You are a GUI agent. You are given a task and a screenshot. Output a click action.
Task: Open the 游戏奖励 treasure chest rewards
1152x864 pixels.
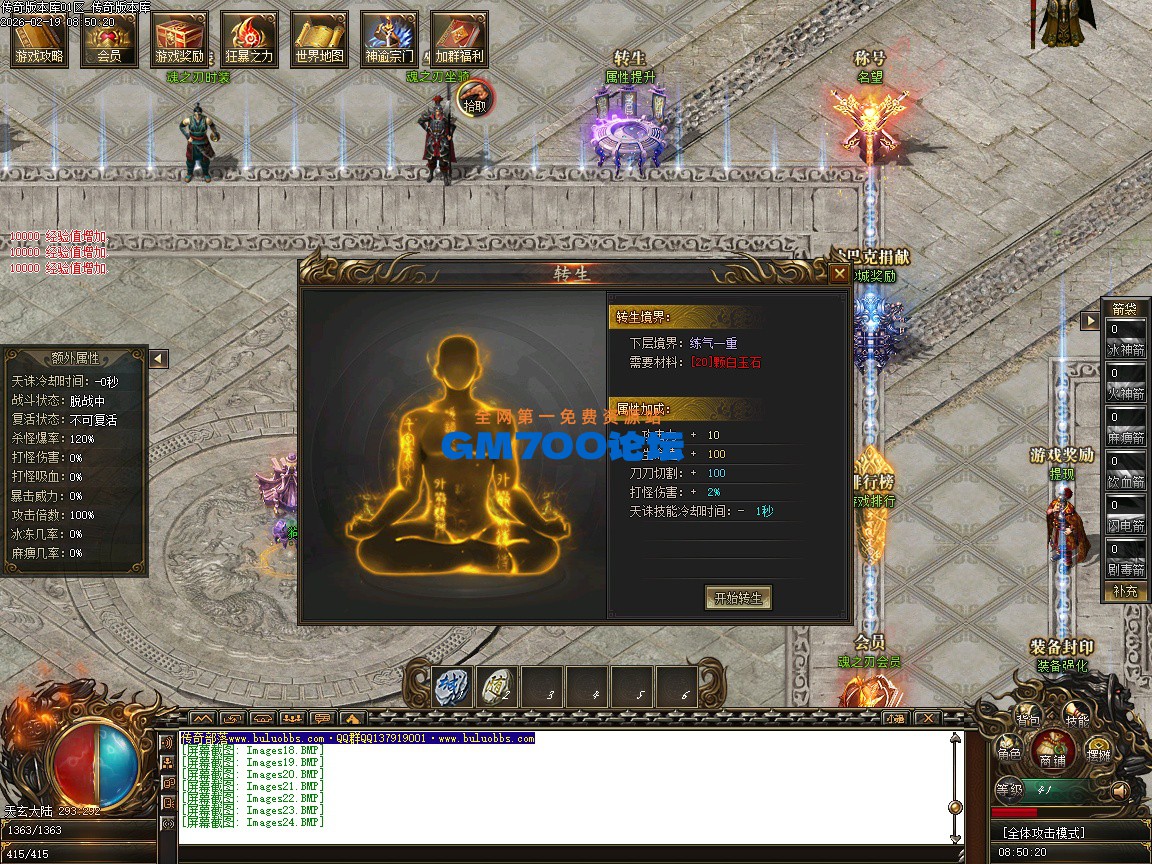pyautogui.click(x=180, y=40)
